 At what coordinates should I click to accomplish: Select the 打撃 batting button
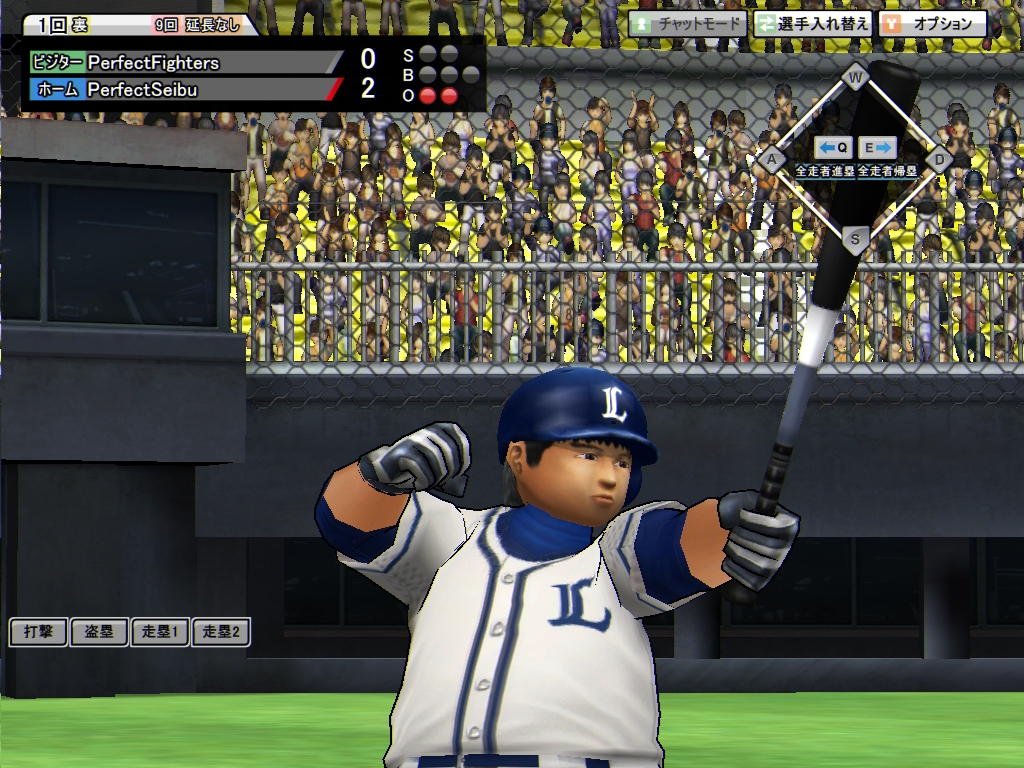(38, 632)
